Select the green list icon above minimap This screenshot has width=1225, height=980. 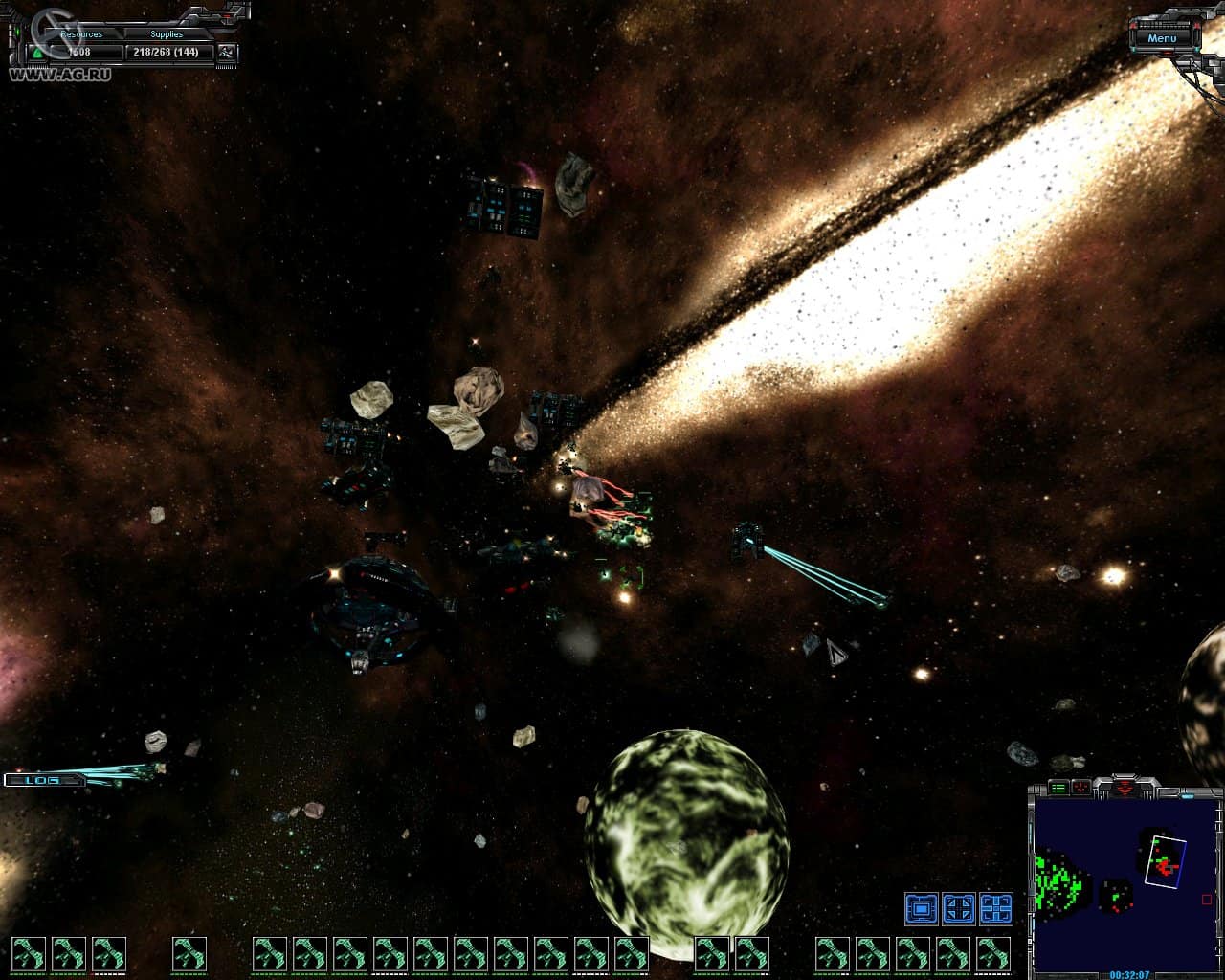tap(1058, 788)
